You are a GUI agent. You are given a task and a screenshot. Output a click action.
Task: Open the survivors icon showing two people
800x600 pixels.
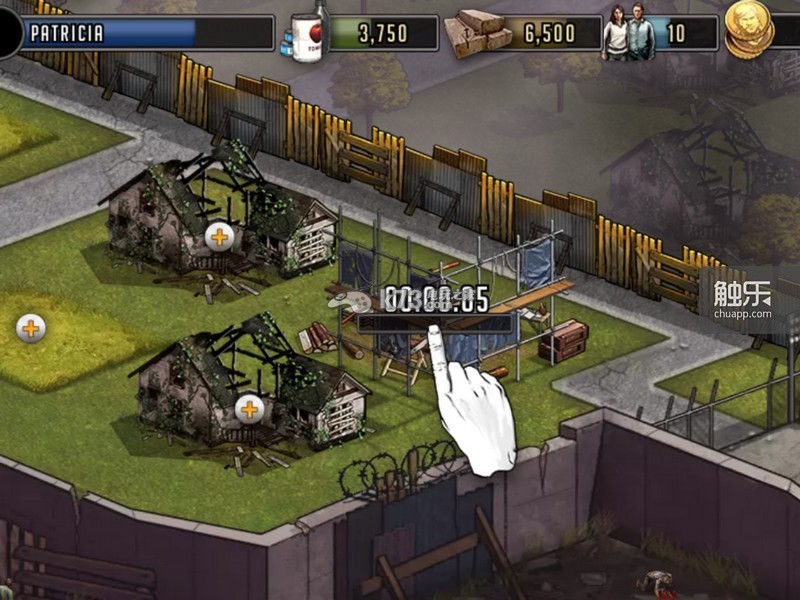click(629, 33)
